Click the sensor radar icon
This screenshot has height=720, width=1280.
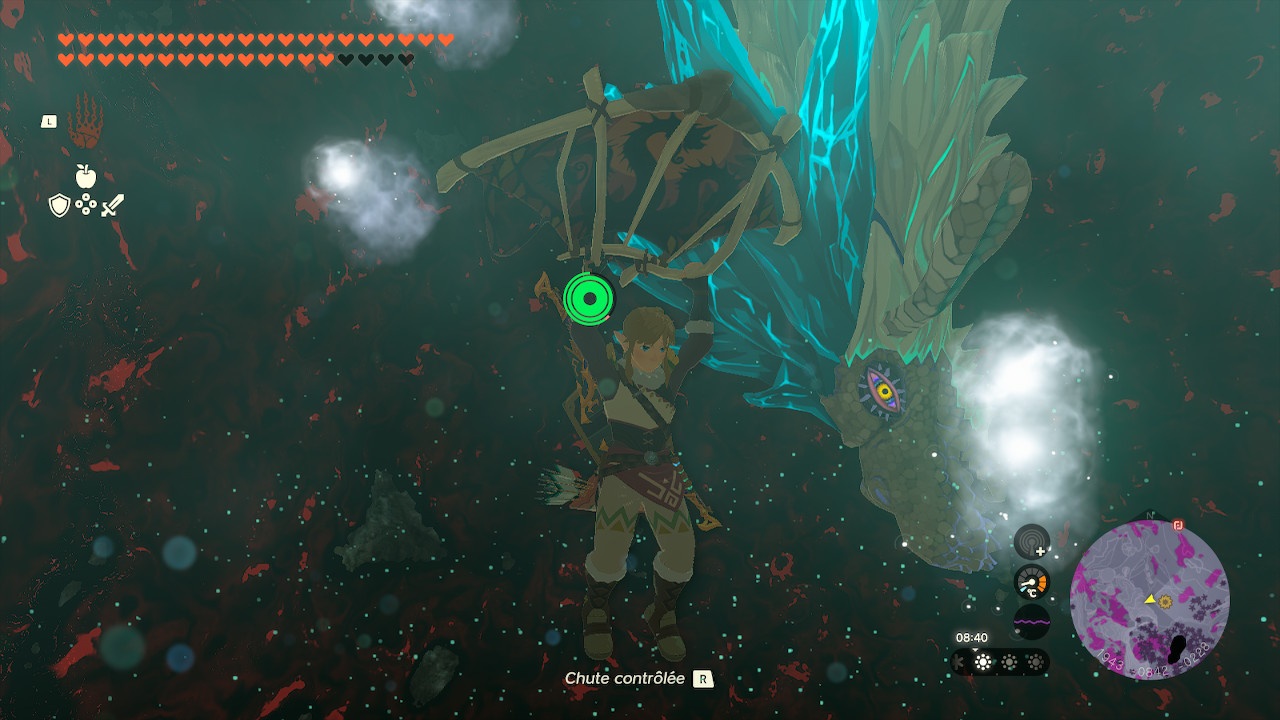[x=1032, y=542]
